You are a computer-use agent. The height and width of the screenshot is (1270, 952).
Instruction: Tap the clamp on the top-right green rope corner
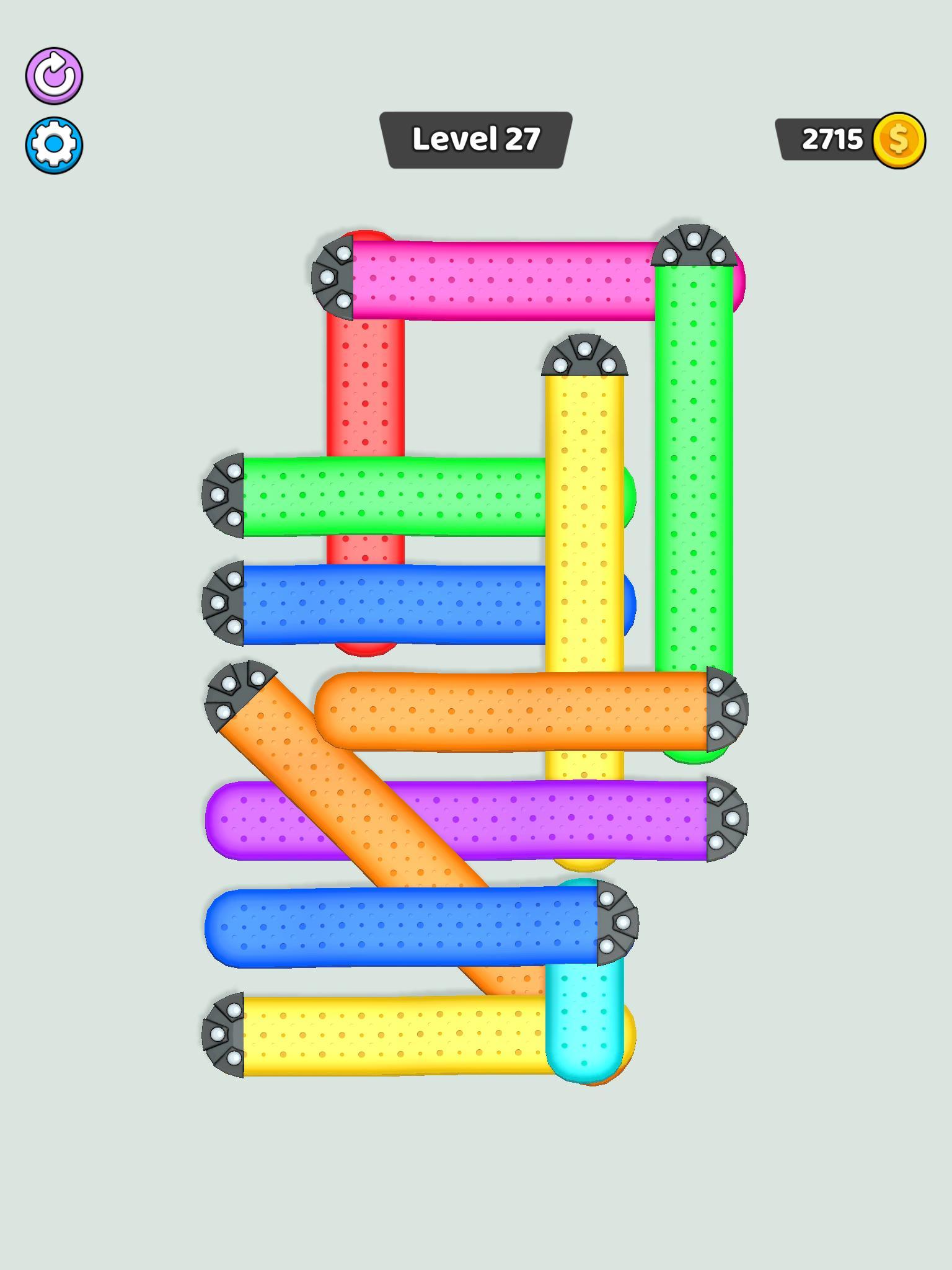point(694,248)
